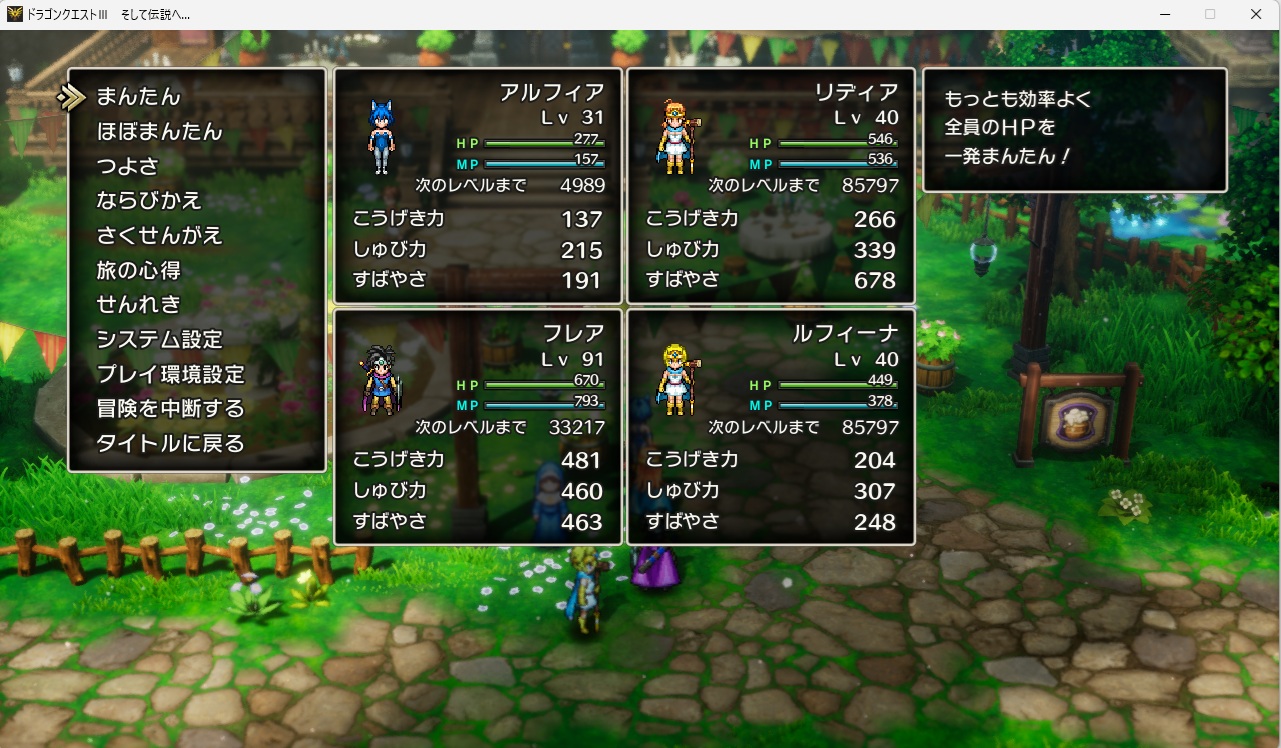Select ならびかえ to reorder party

(149, 201)
